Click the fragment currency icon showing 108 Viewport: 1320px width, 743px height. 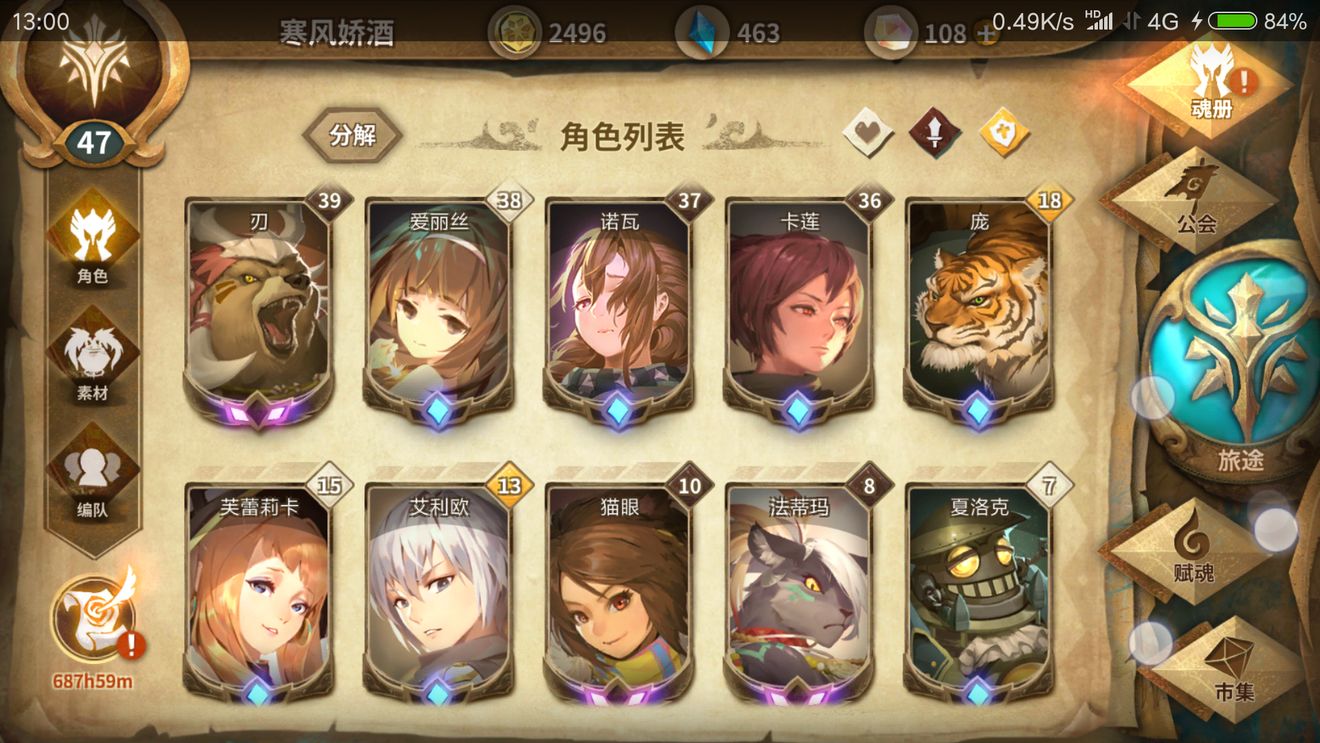pos(893,32)
